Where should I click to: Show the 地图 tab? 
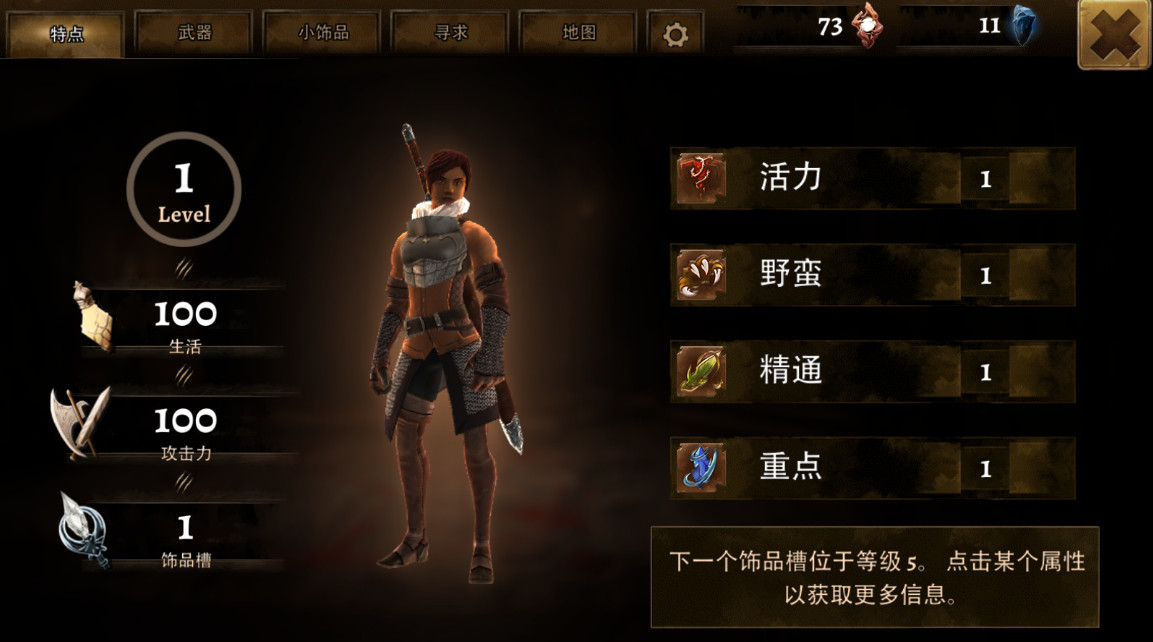pos(578,33)
